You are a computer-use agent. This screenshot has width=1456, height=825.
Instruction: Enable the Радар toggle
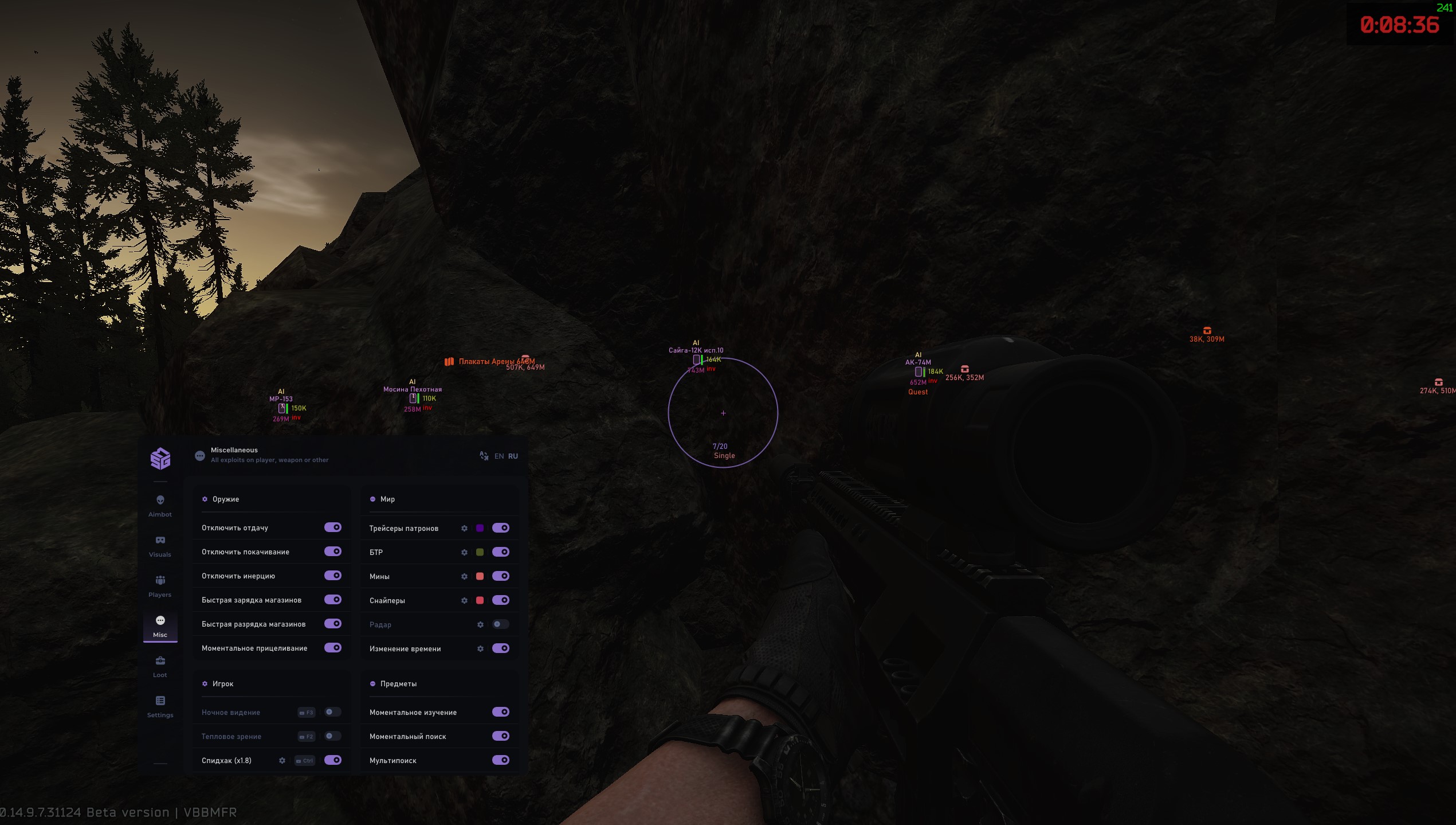(501, 624)
